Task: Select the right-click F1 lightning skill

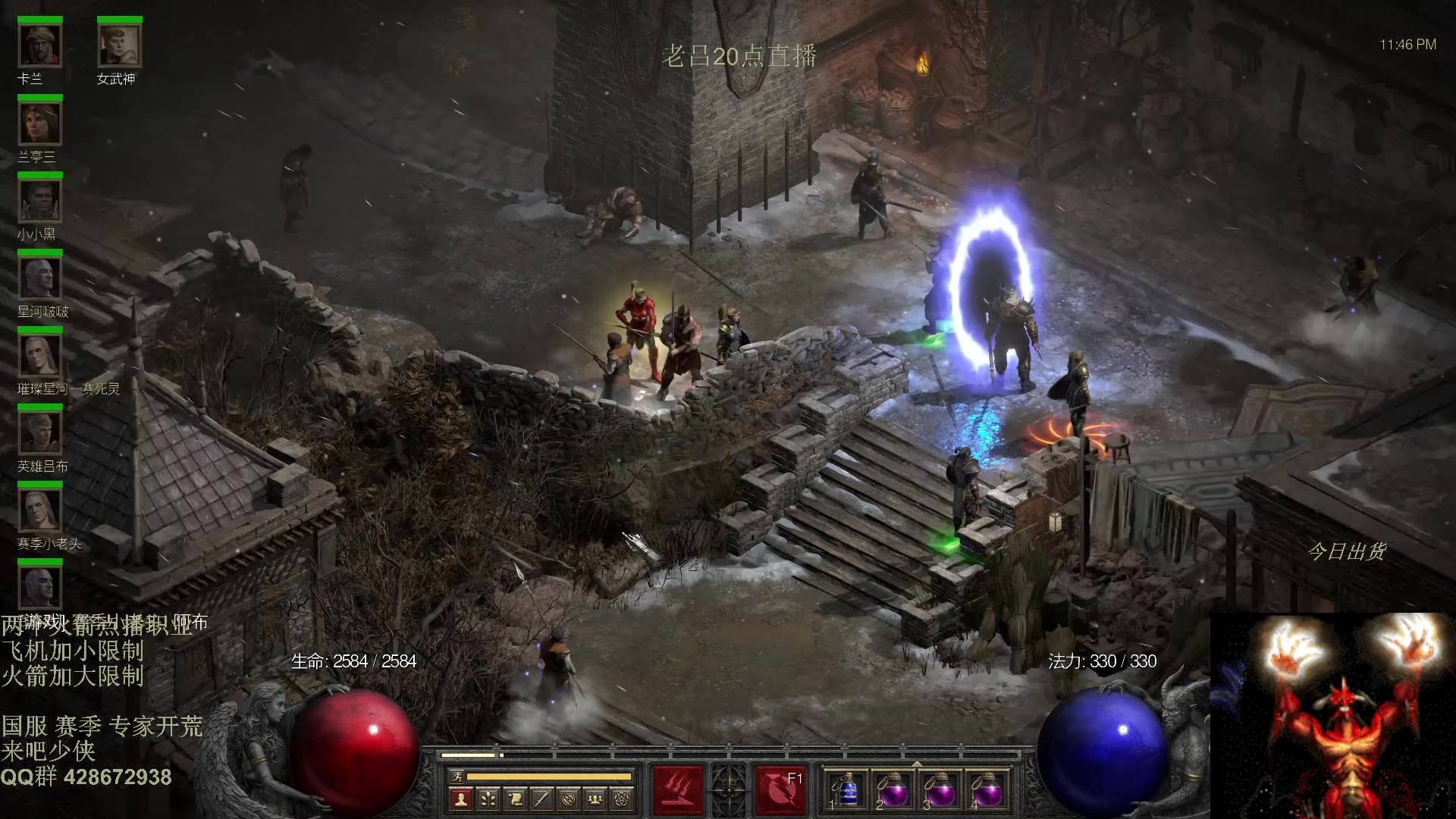Action: click(780, 789)
